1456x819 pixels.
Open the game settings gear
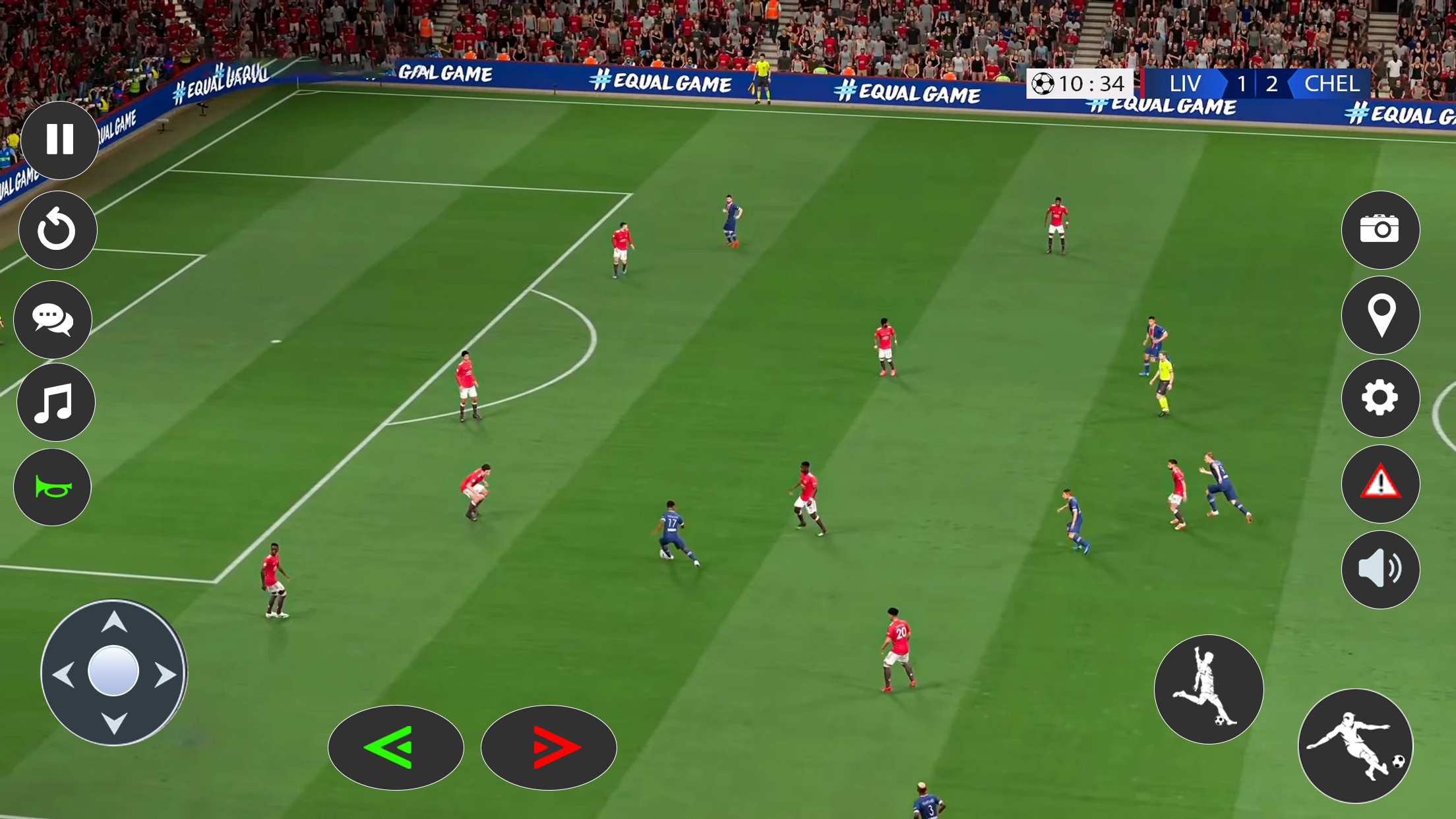[x=1380, y=398]
